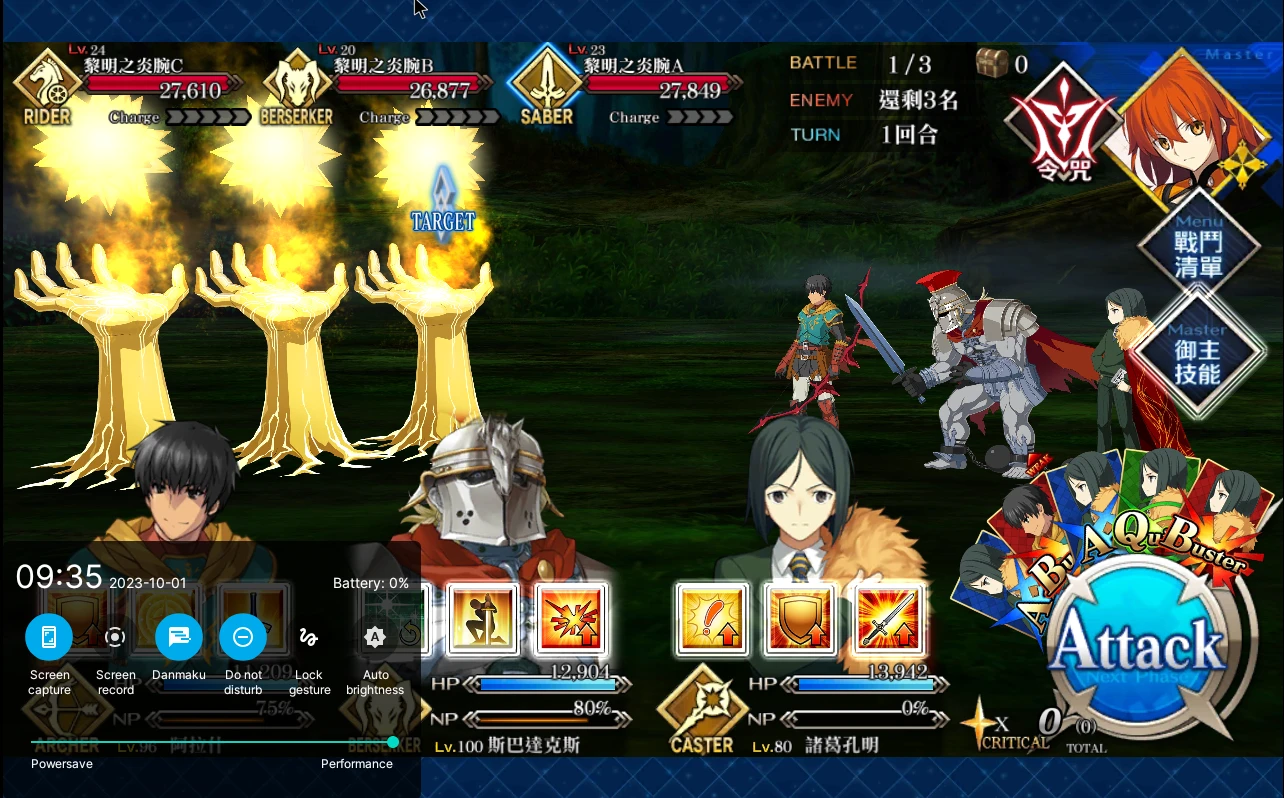Activate Spartacus's red burst skill

pyautogui.click(x=571, y=618)
